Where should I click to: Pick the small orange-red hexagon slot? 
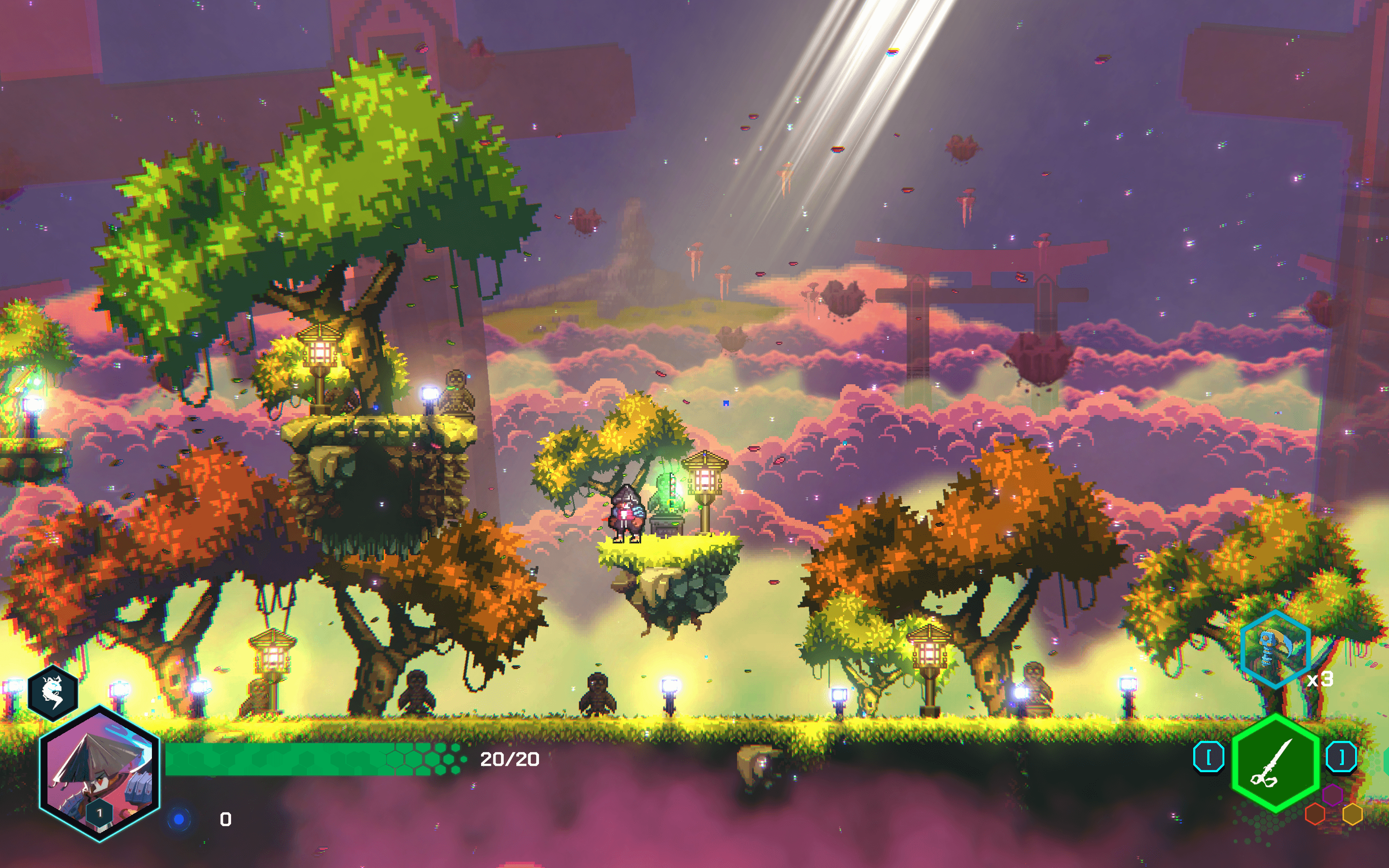tap(1315, 814)
